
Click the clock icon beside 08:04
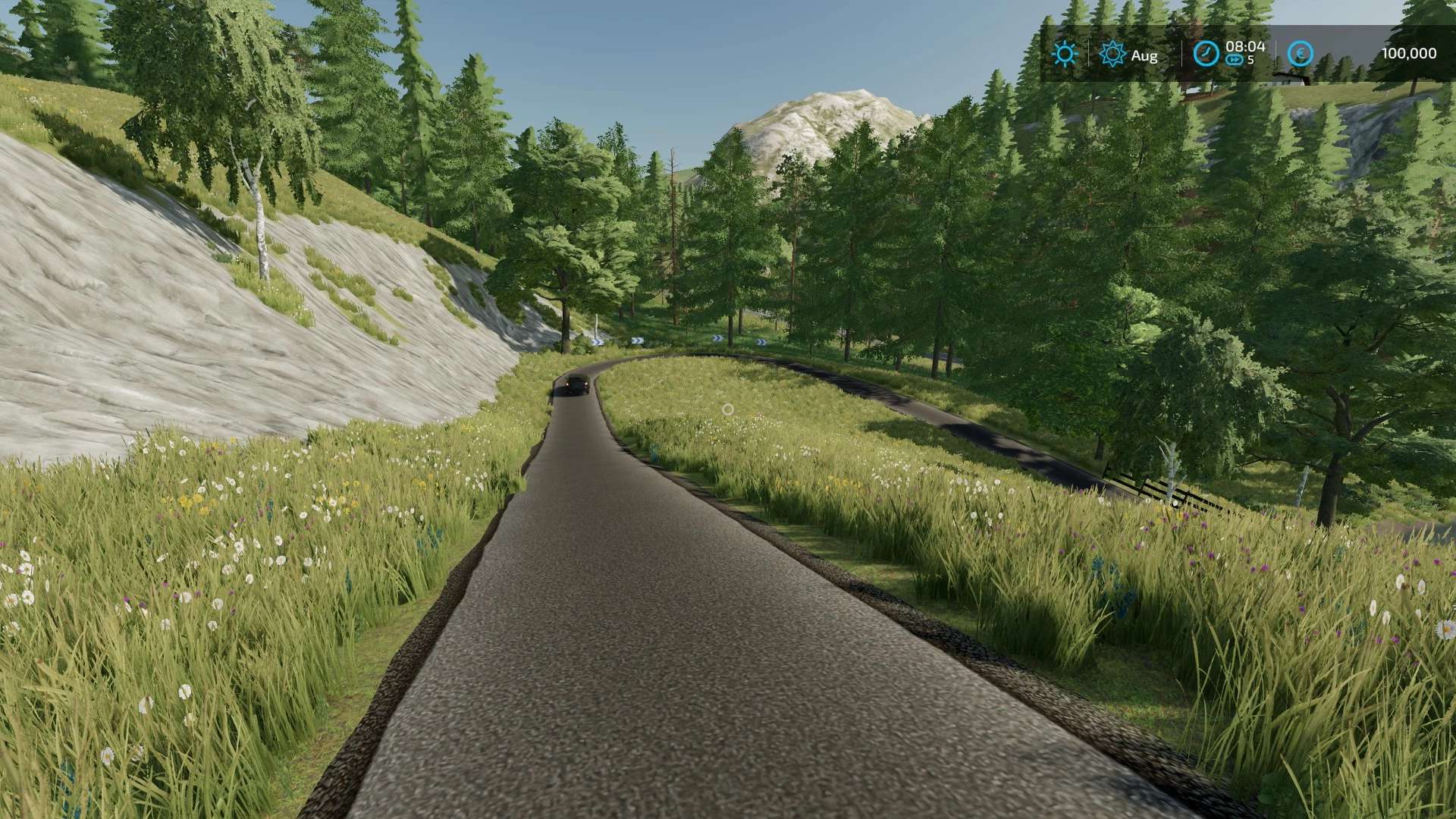tap(1206, 53)
